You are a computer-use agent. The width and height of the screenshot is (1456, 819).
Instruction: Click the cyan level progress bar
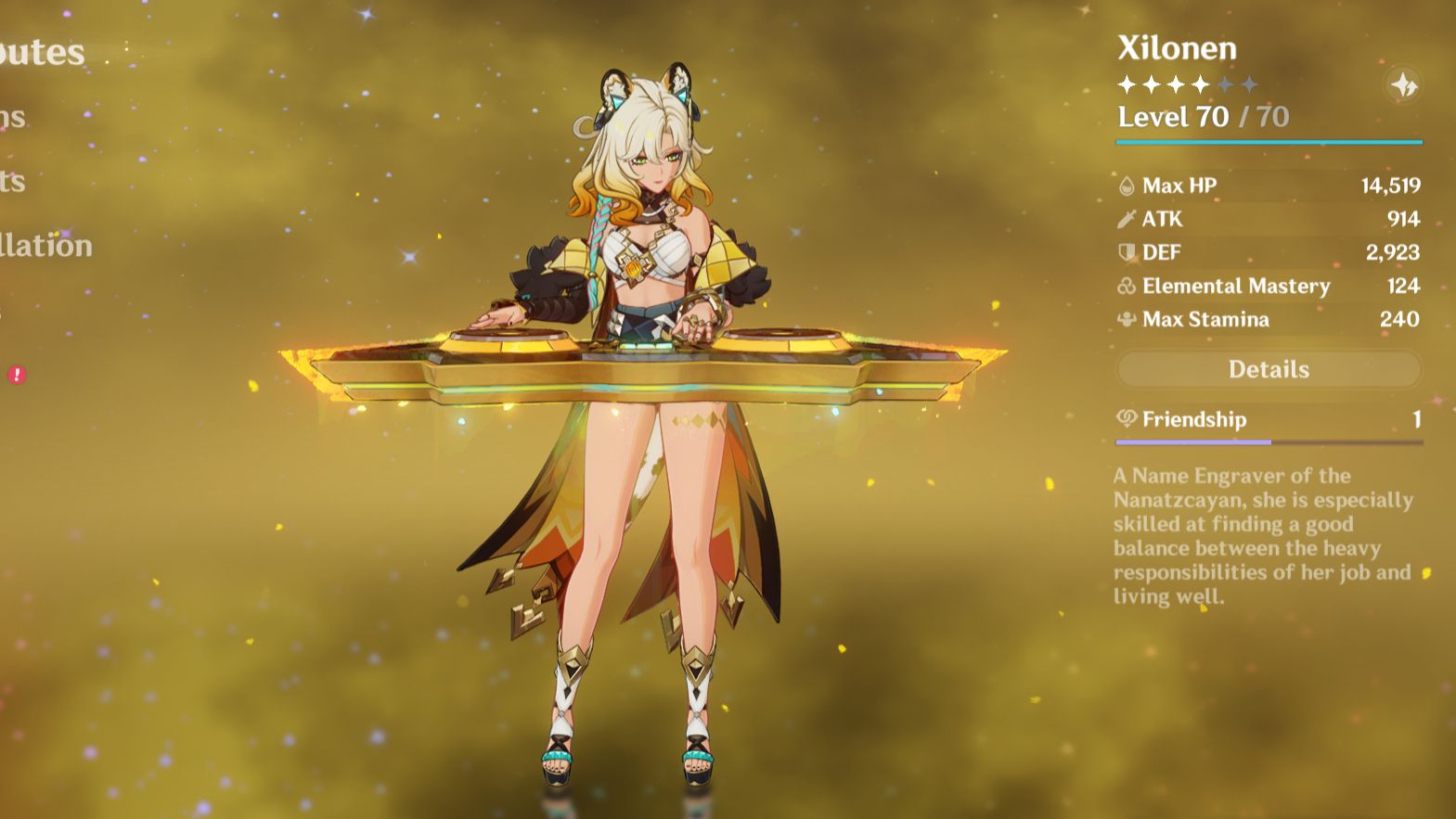(1269, 143)
